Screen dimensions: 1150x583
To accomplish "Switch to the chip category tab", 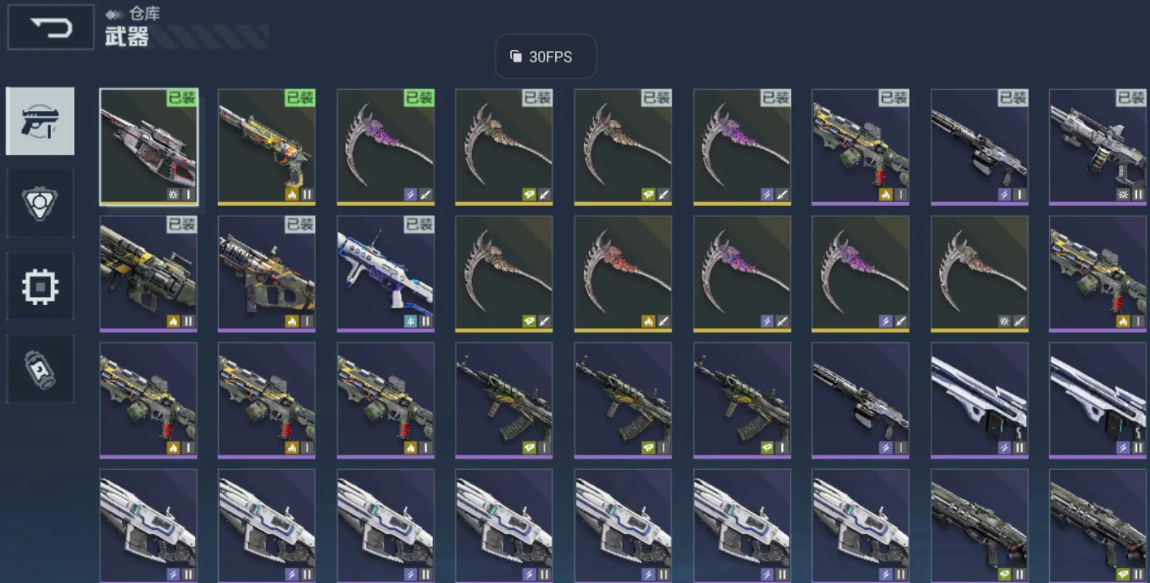I will click(x=40, y=286).
